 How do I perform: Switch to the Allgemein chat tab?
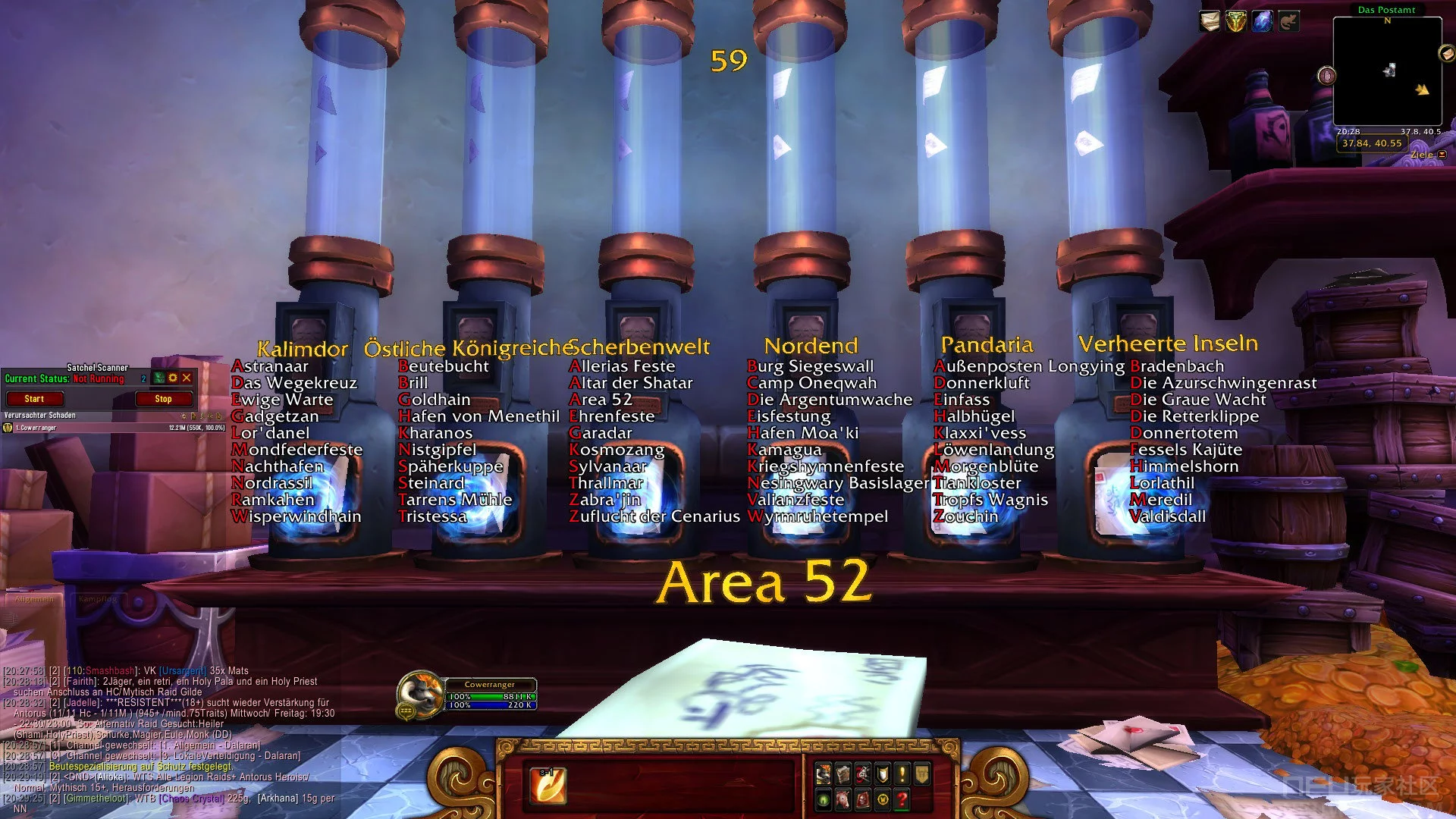click(x=34, y=599)
